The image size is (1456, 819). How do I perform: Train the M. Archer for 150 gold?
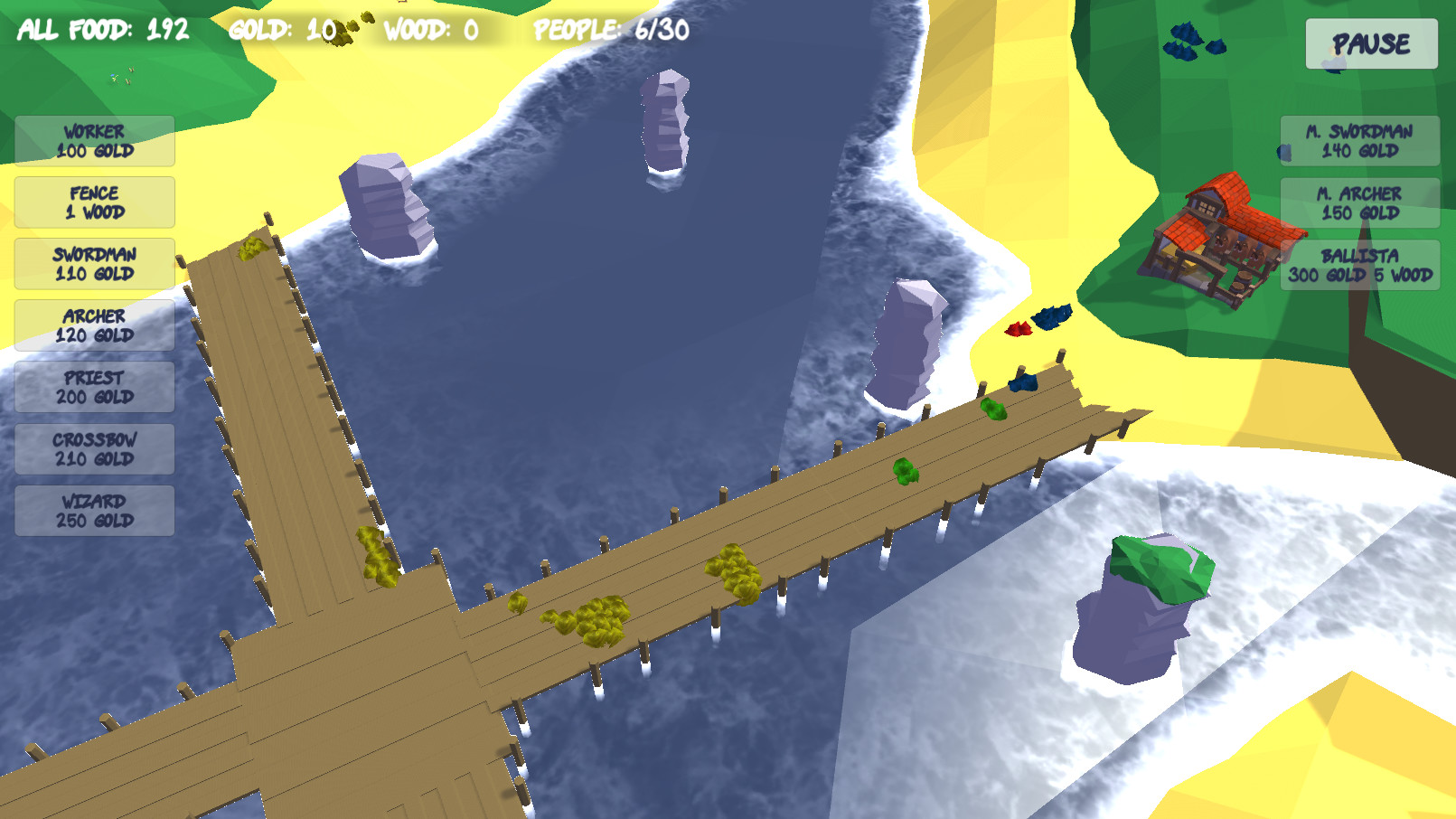coord(1357,202)
